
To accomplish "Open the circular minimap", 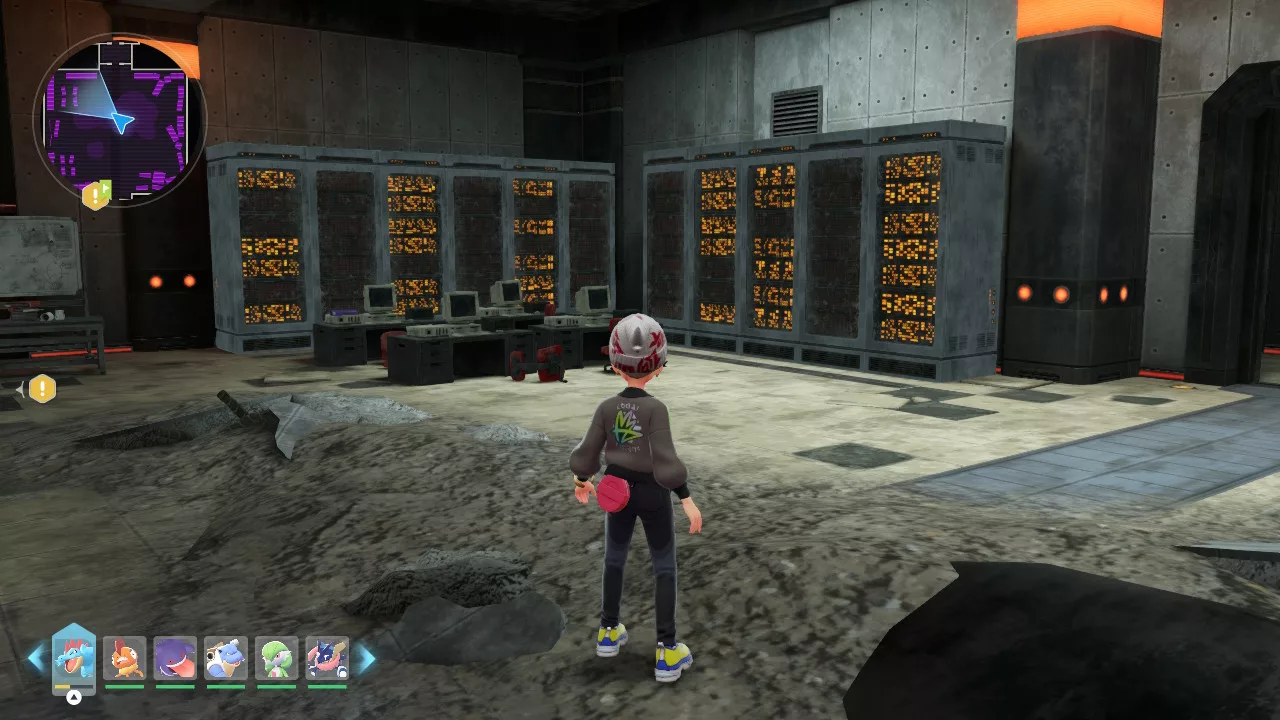I will tap(120, 120).
